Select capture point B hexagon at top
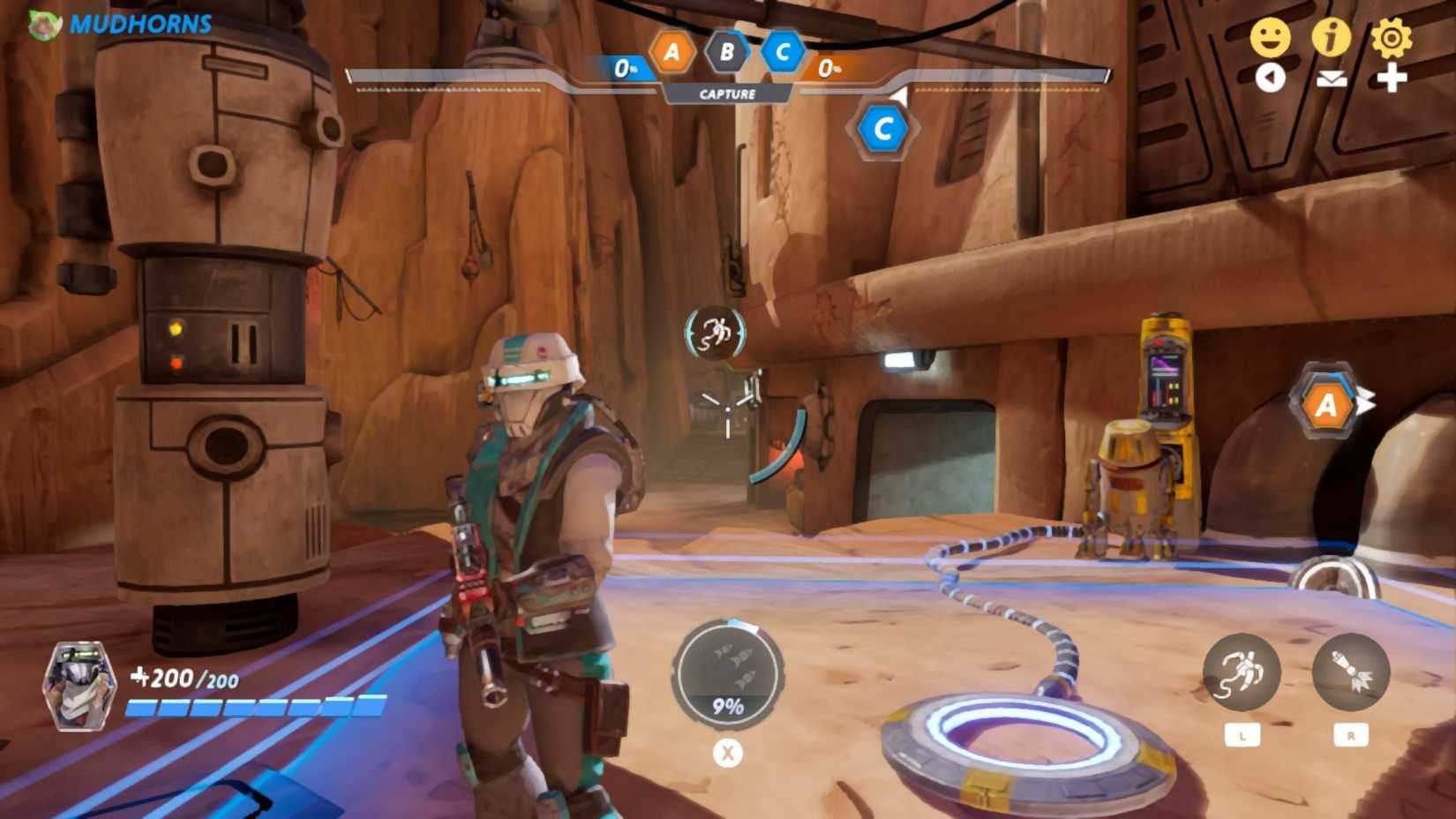 click(x=726, y=50)
